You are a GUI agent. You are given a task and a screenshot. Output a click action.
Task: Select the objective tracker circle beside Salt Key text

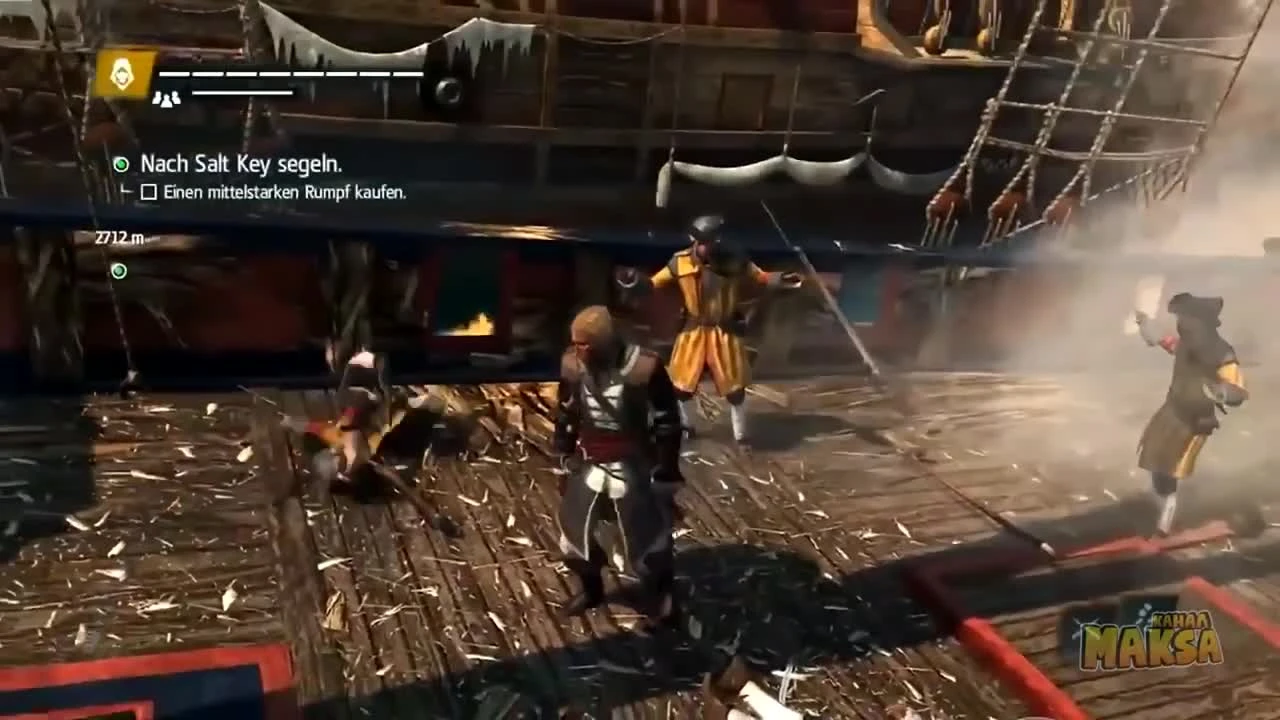point(119,163)
